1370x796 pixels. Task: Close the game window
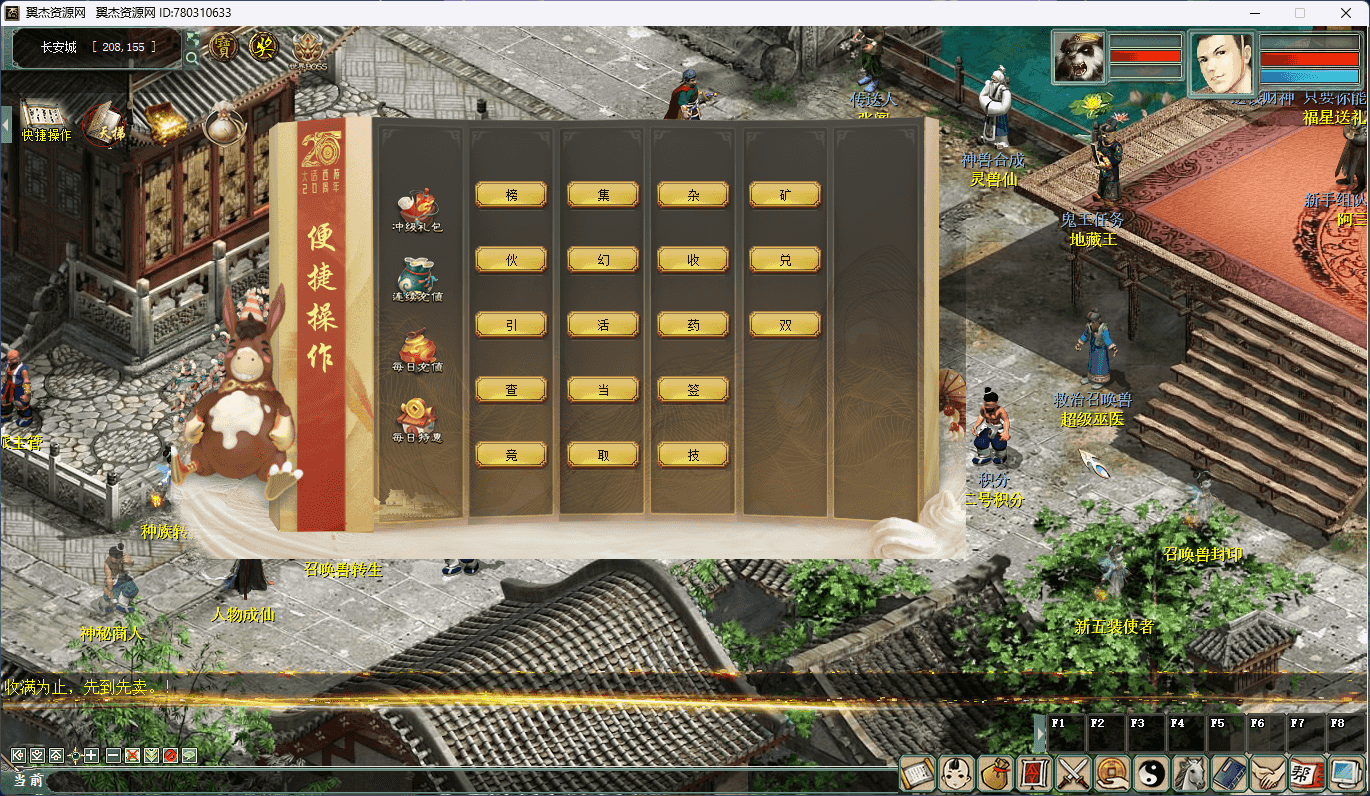(x=1345, y=13)
